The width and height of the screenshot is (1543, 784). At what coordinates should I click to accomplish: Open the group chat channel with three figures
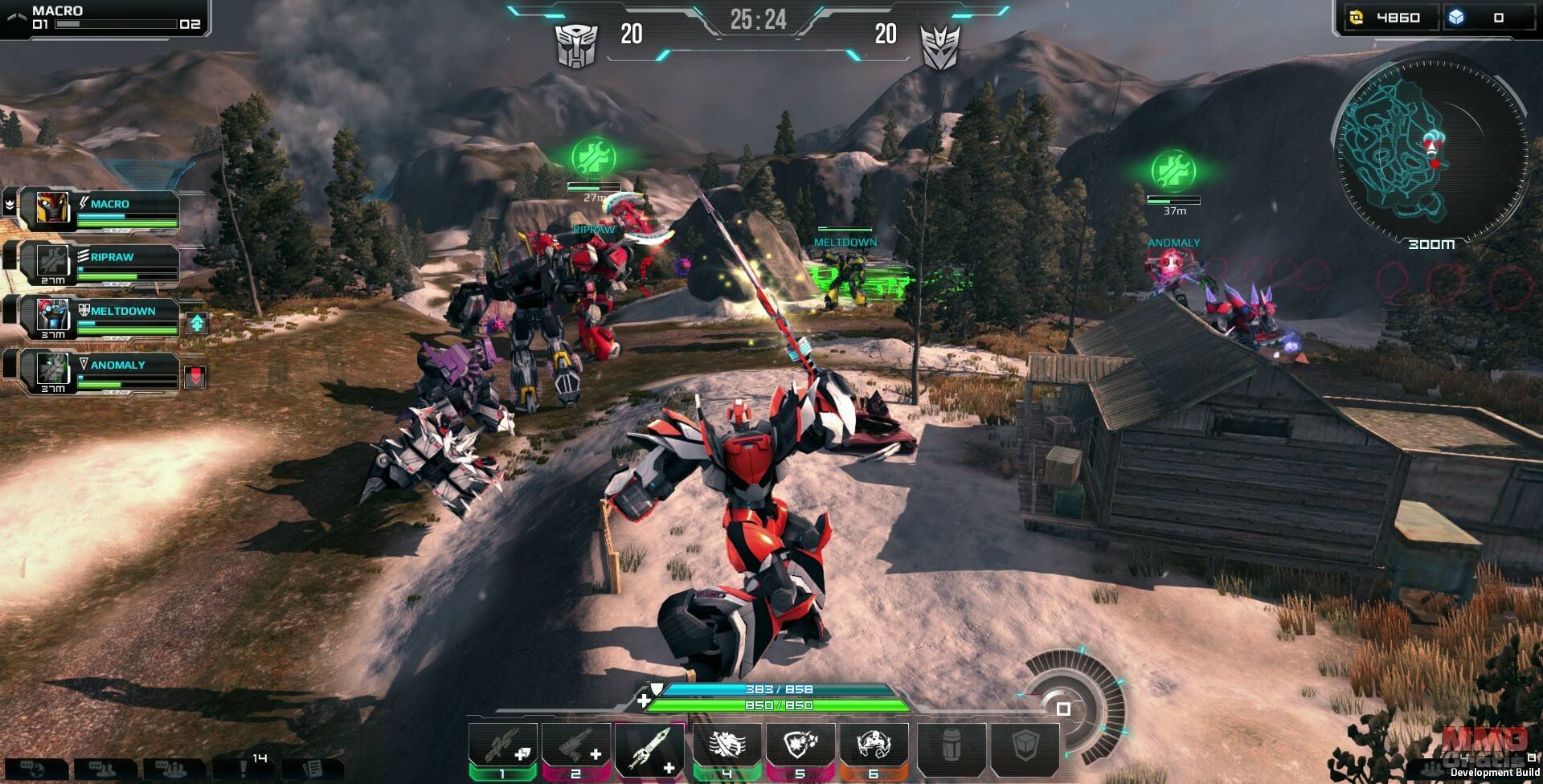[x=172, y=770]
